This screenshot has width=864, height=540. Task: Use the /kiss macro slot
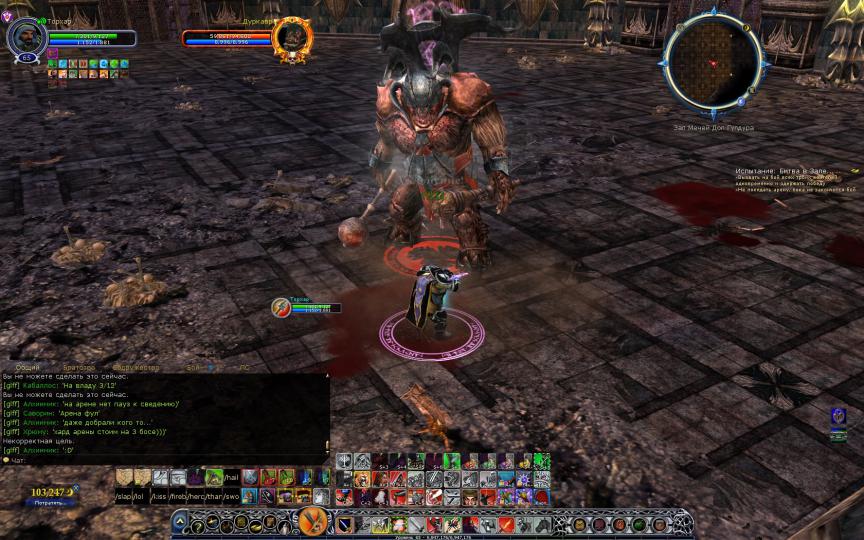click(160, 496)
